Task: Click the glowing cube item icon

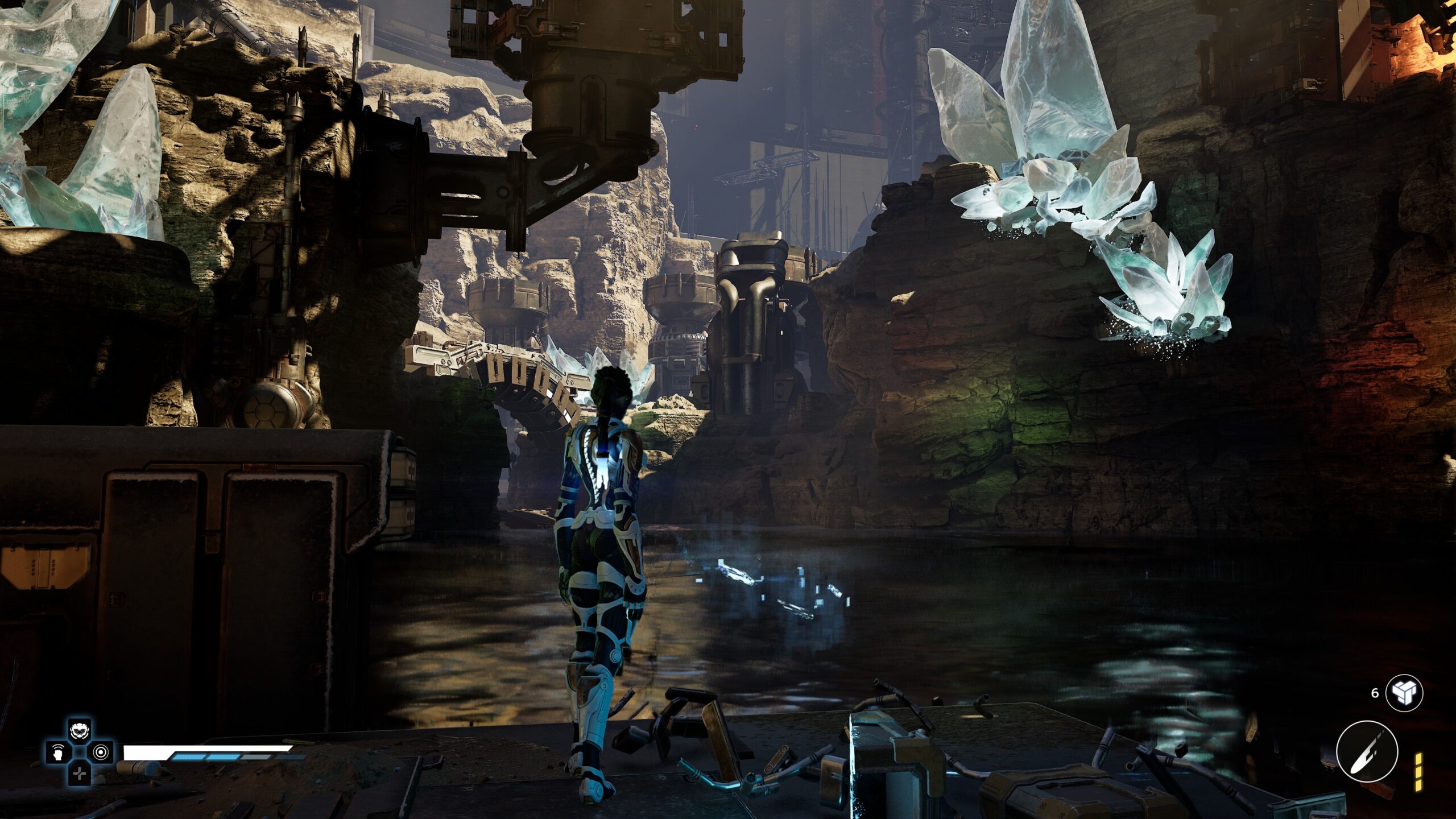Action: point(1404,693)
